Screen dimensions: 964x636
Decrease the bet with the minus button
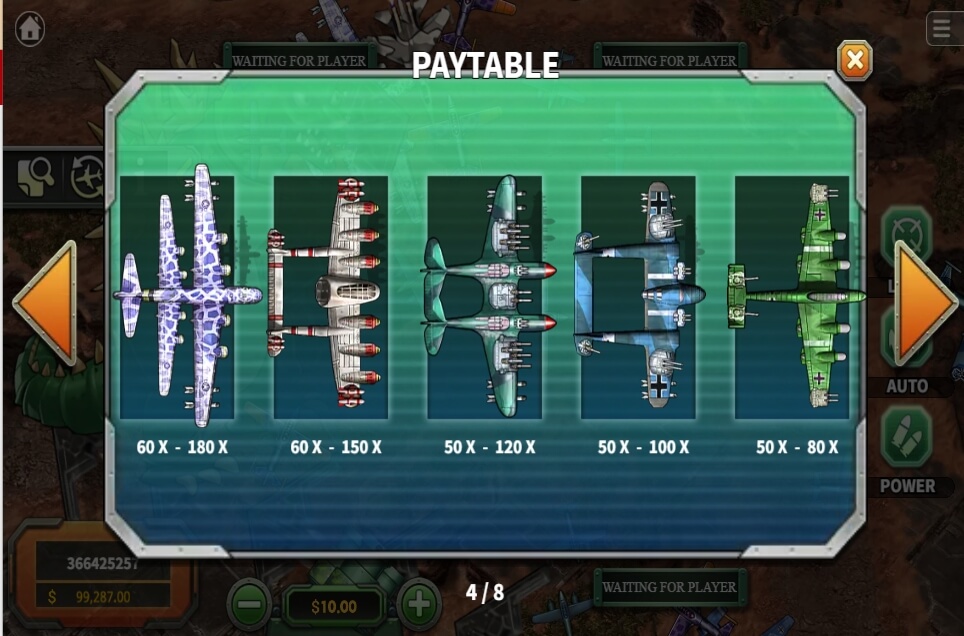click(x=249, y=604)
